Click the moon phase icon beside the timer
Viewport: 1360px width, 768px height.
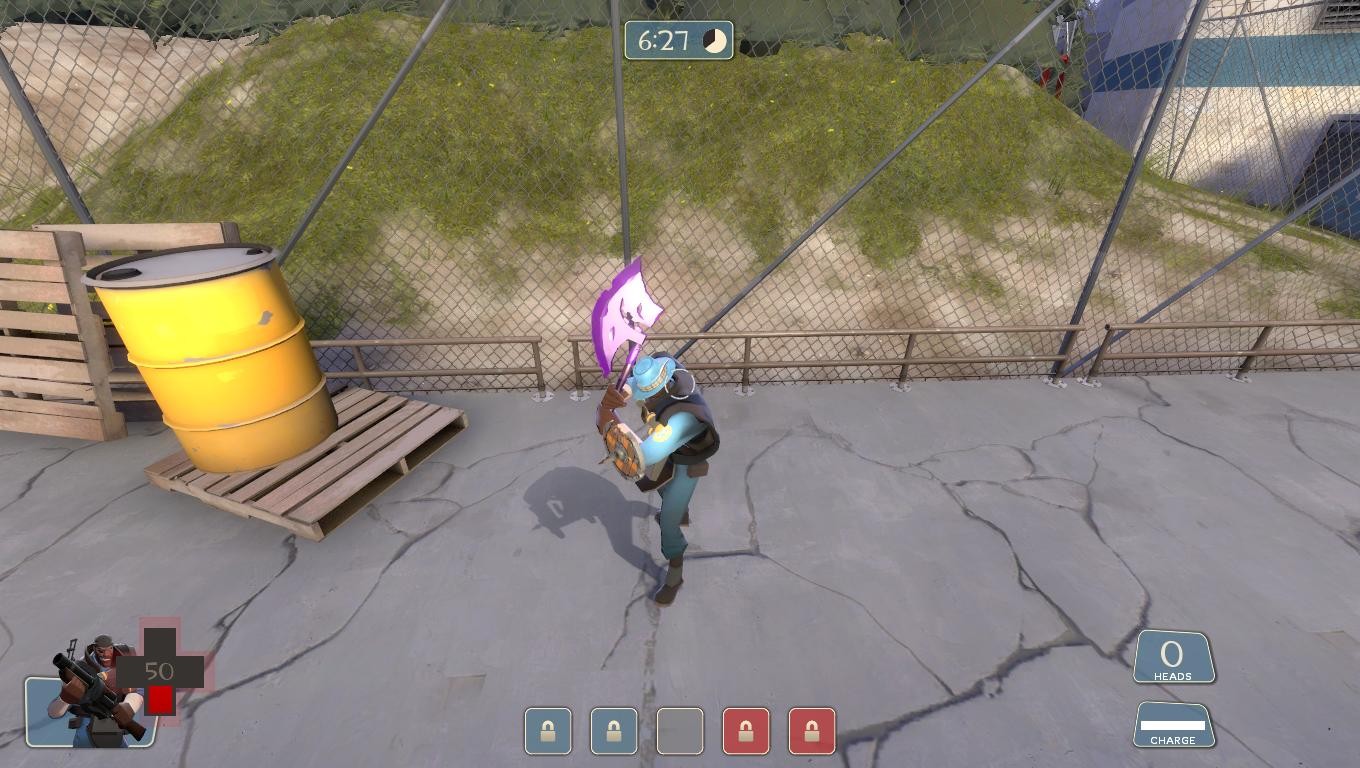coord(713,40)
